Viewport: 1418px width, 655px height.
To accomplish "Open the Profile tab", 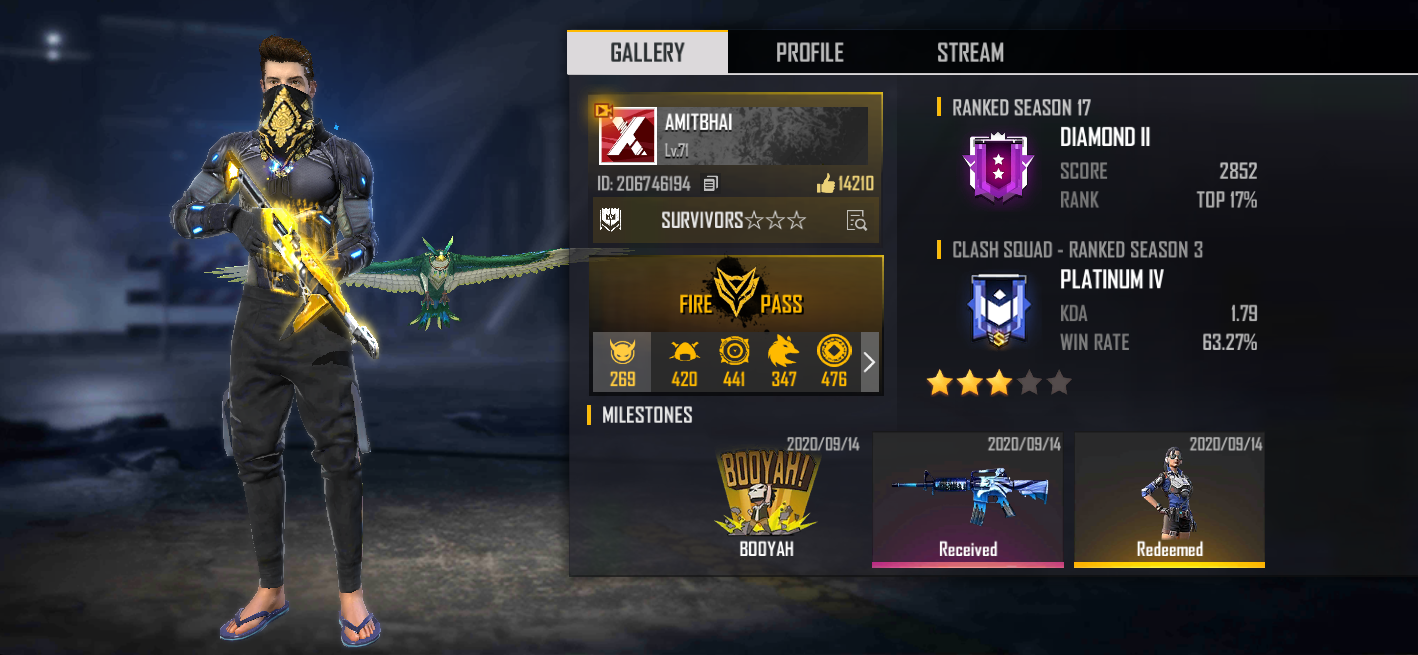I will point(809,53).
